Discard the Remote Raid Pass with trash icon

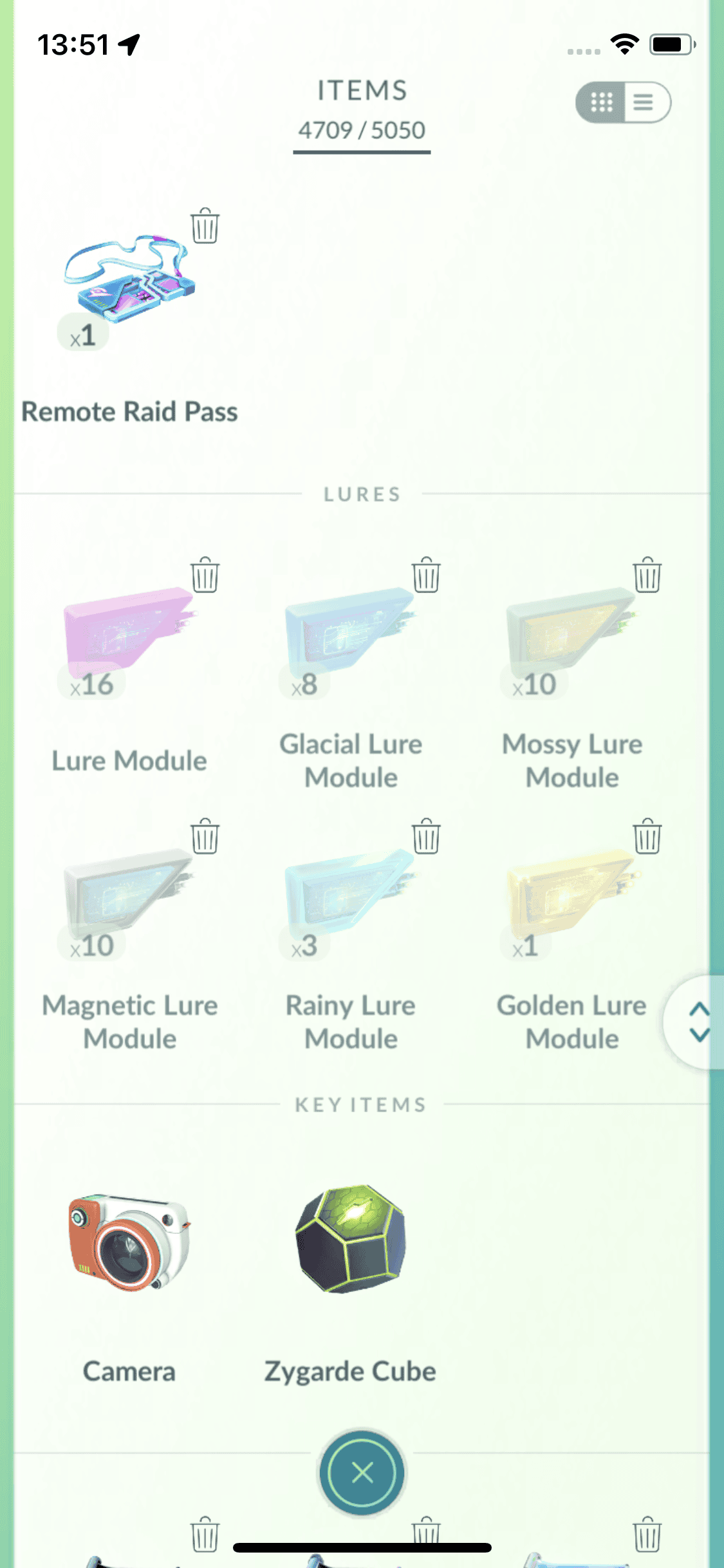(x=205, y=226)
